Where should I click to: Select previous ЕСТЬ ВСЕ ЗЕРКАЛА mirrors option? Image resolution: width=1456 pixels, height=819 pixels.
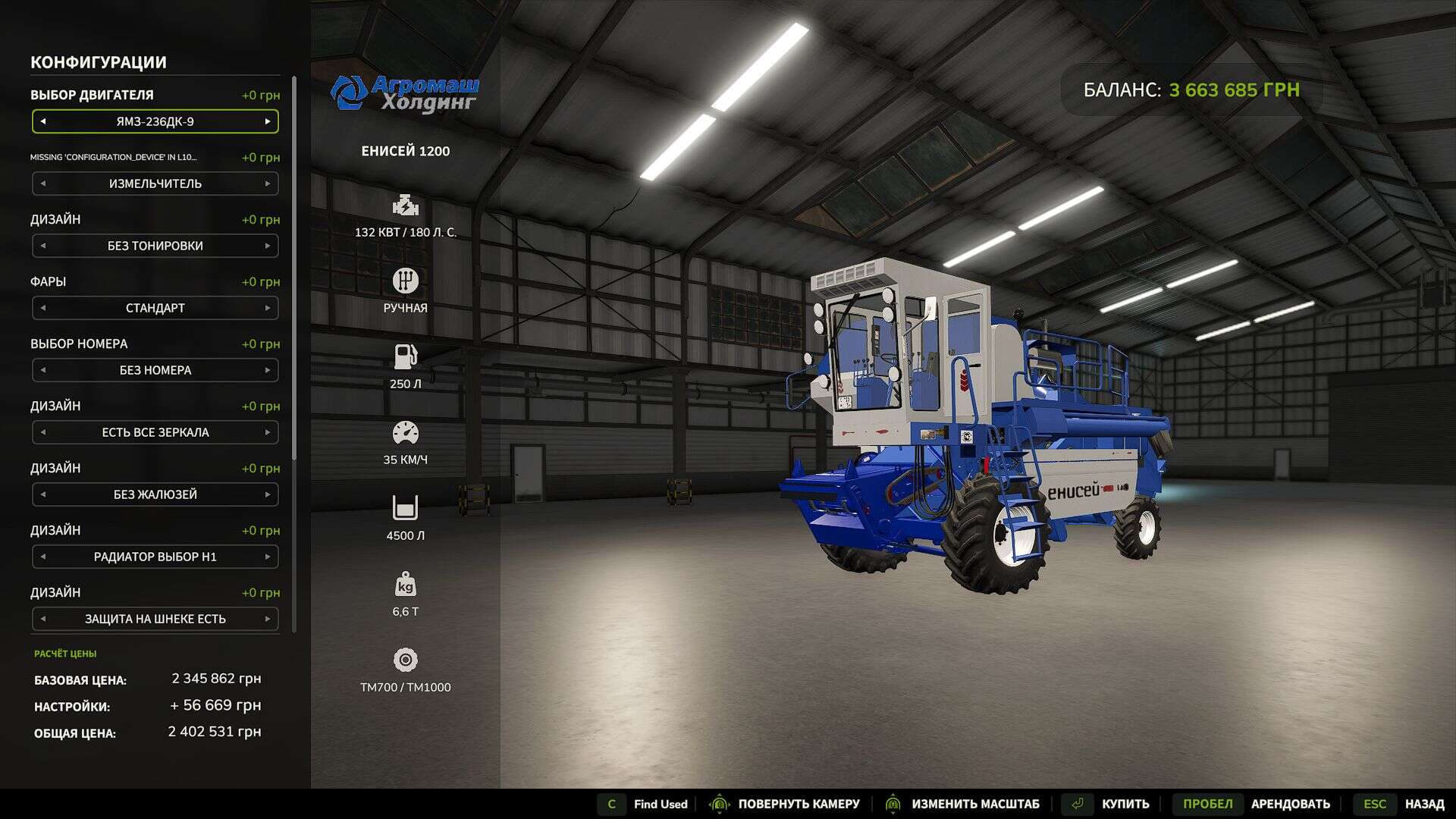pyautogui.click(x=43, y=432)
